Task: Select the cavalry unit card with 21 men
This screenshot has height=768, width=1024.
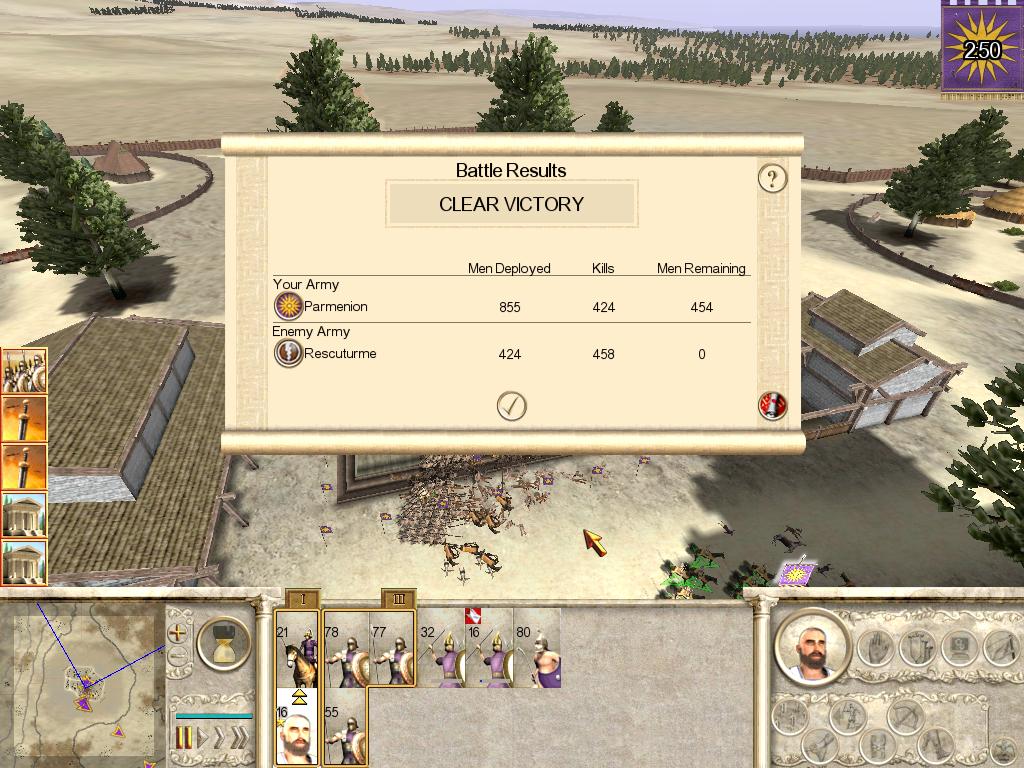Action: tap(297, 650)
